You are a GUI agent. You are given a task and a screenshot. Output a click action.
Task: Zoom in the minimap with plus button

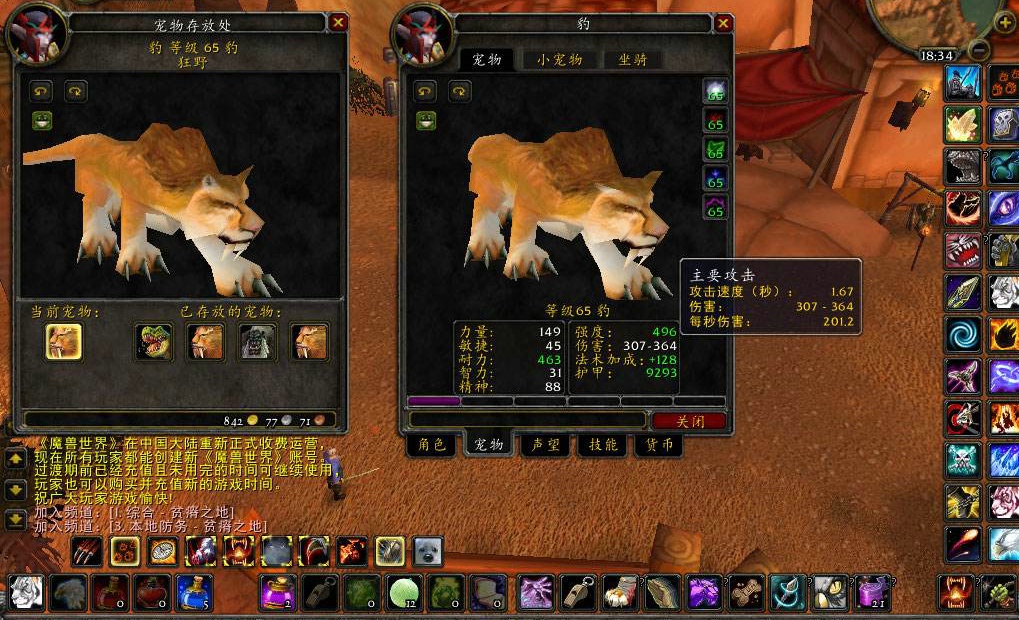[x=1004, y=22]
